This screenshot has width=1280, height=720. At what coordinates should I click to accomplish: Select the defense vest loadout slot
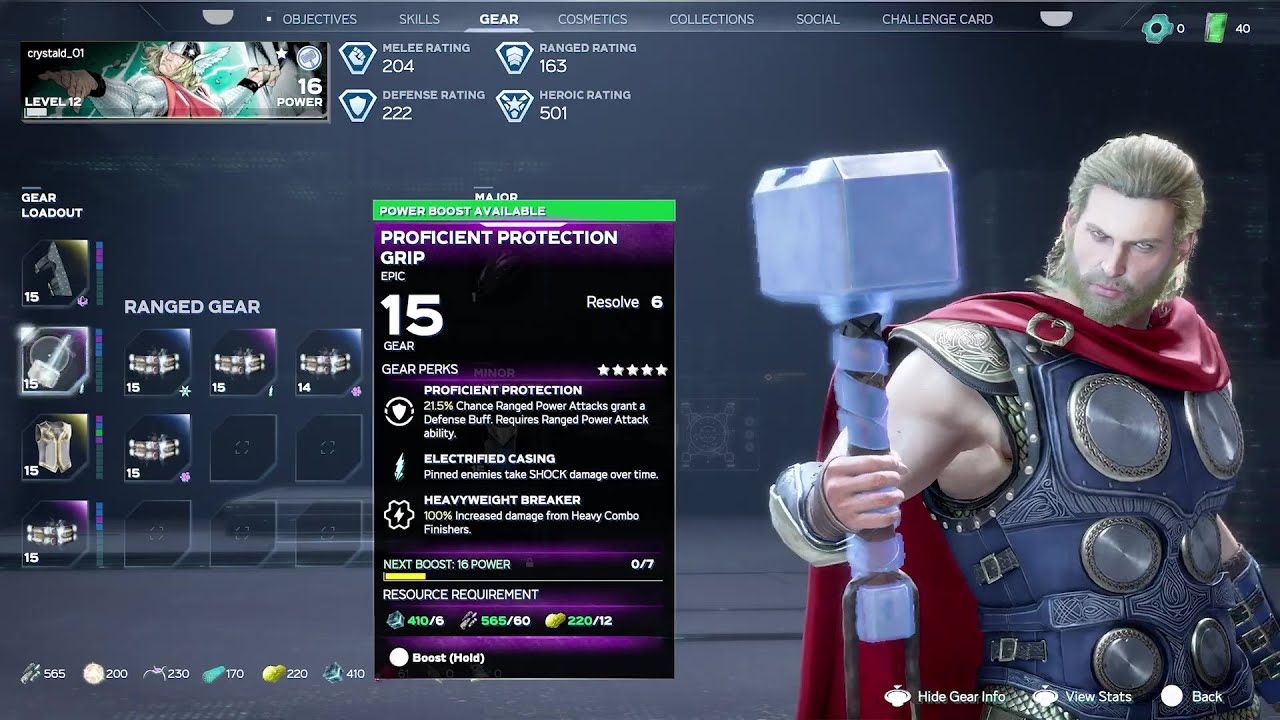point(56,447)
